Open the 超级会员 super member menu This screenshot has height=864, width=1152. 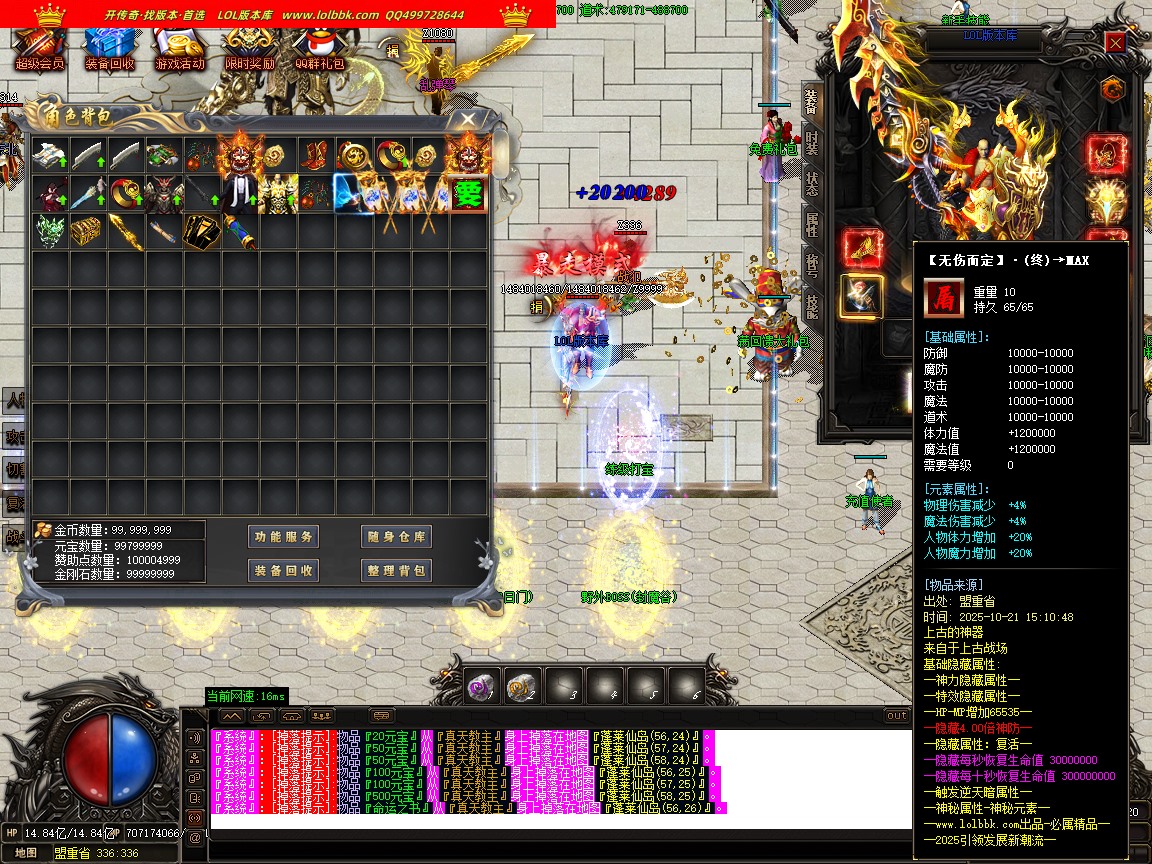40,47
